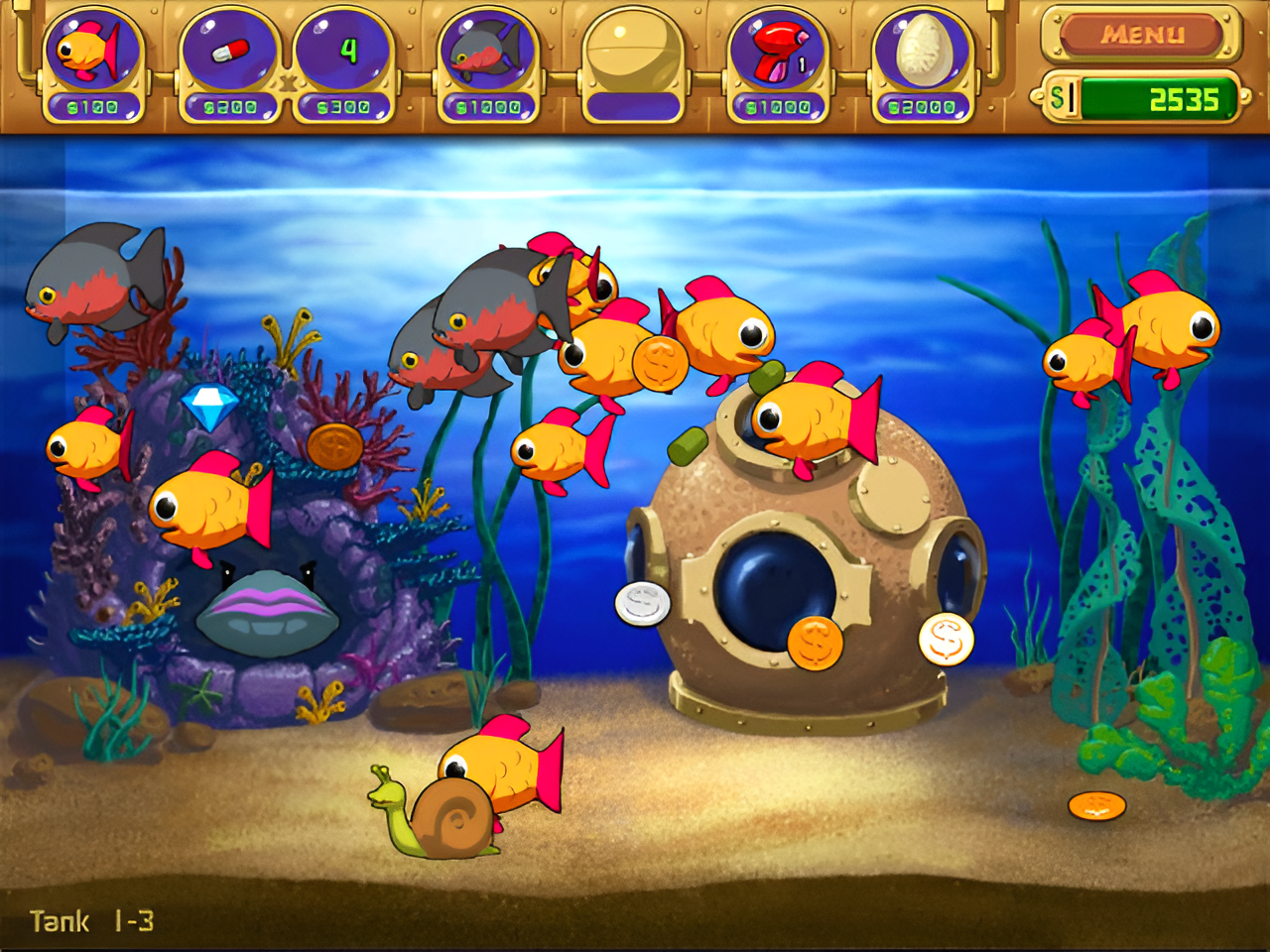The width and height of the screenshot is (1270, 952).
Task: Open the Menu
Action: click(1142, 35)
